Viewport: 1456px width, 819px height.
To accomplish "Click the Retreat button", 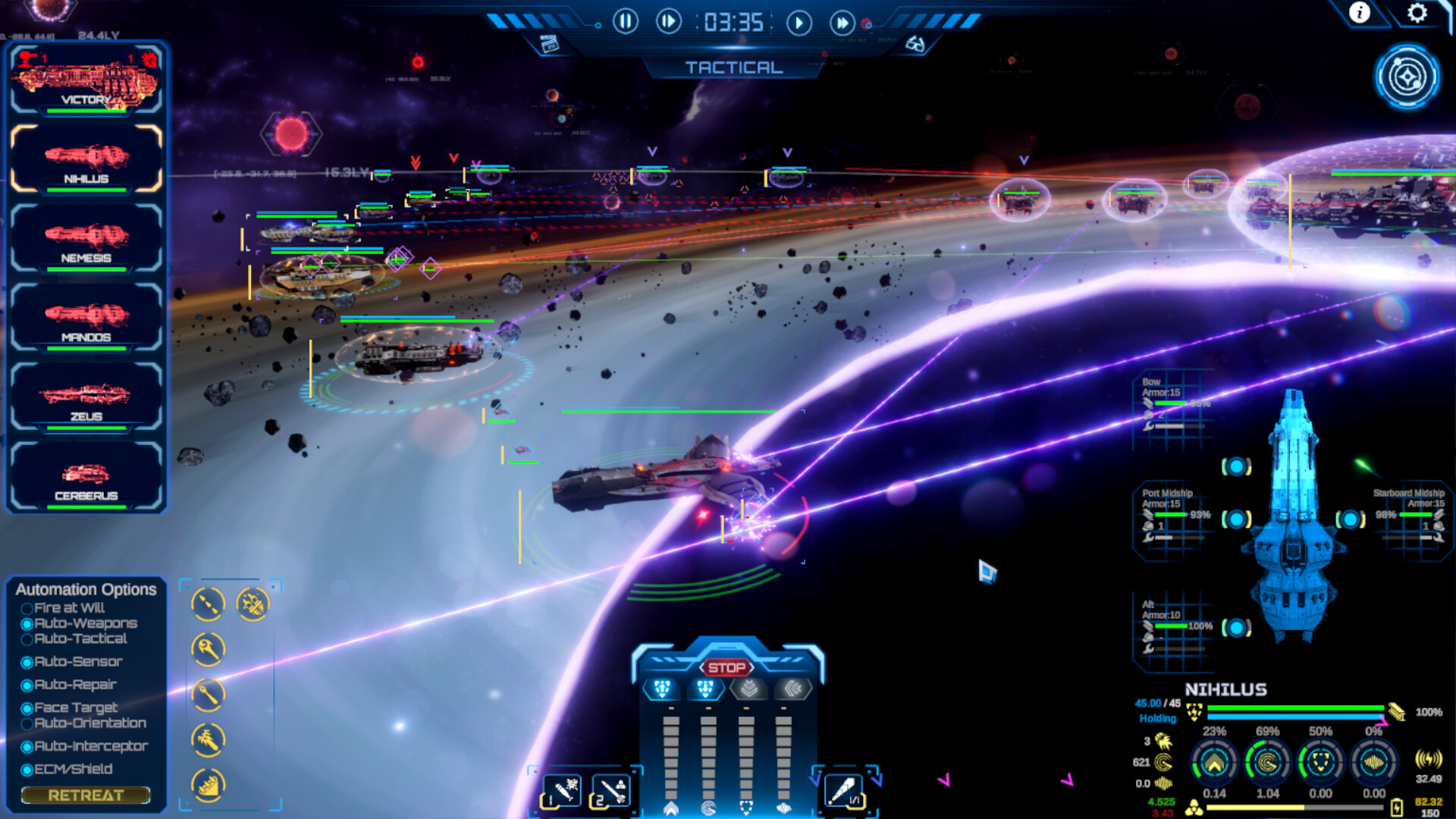I will tap(86, 795).
